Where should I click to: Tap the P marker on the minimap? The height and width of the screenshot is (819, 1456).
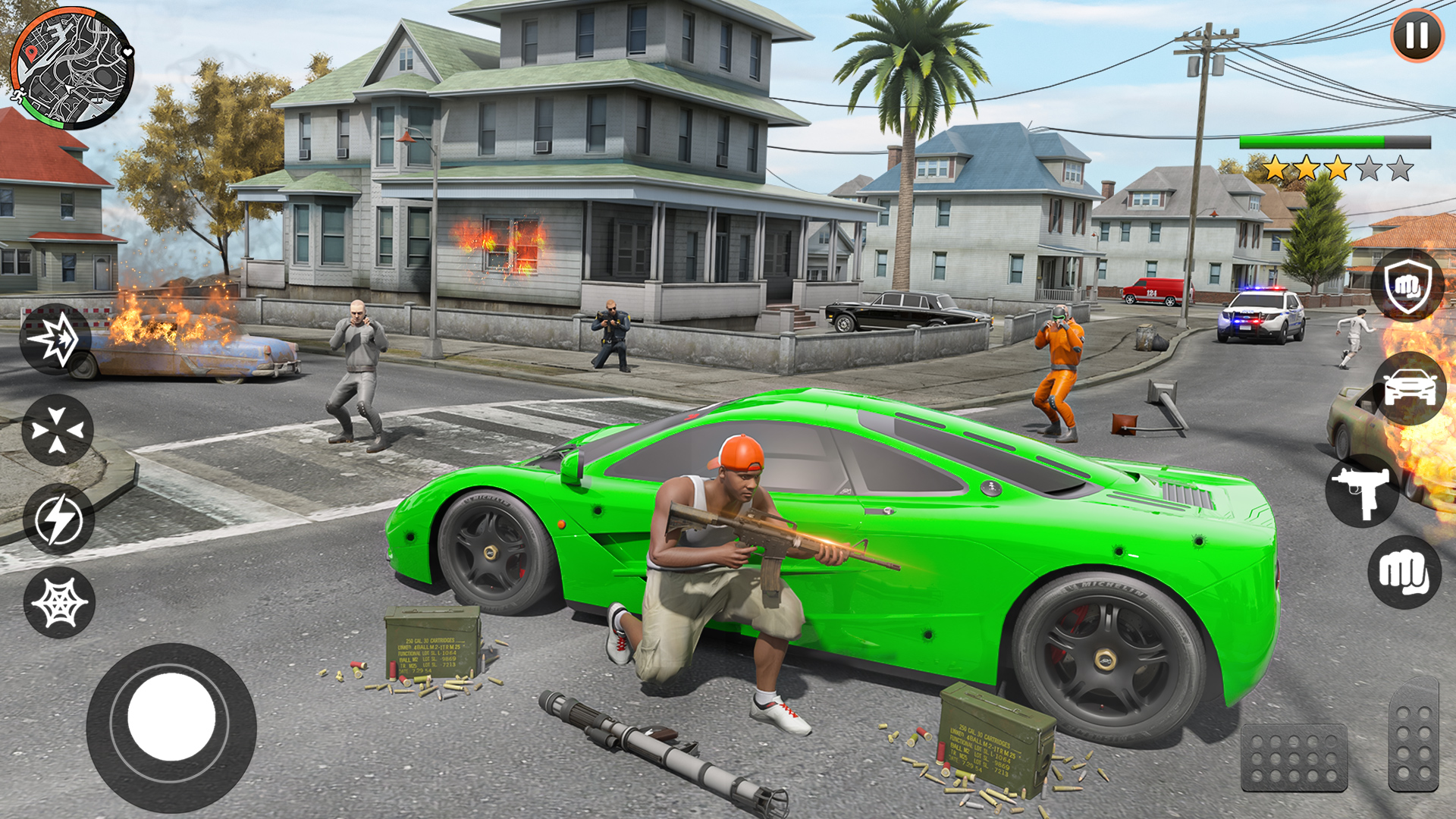[32, 53]
